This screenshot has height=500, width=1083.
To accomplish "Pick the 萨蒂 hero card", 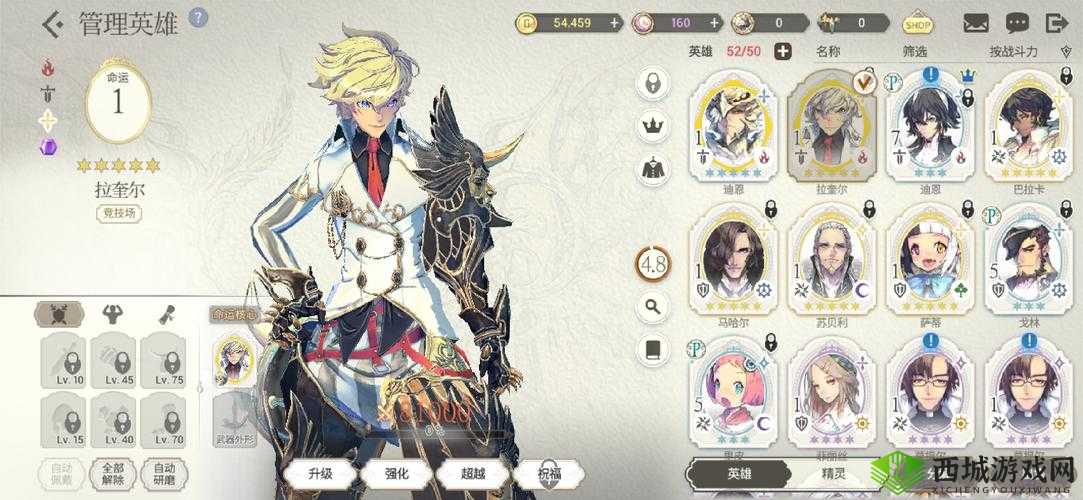I will pyautogui.click(x=930, y=262).
